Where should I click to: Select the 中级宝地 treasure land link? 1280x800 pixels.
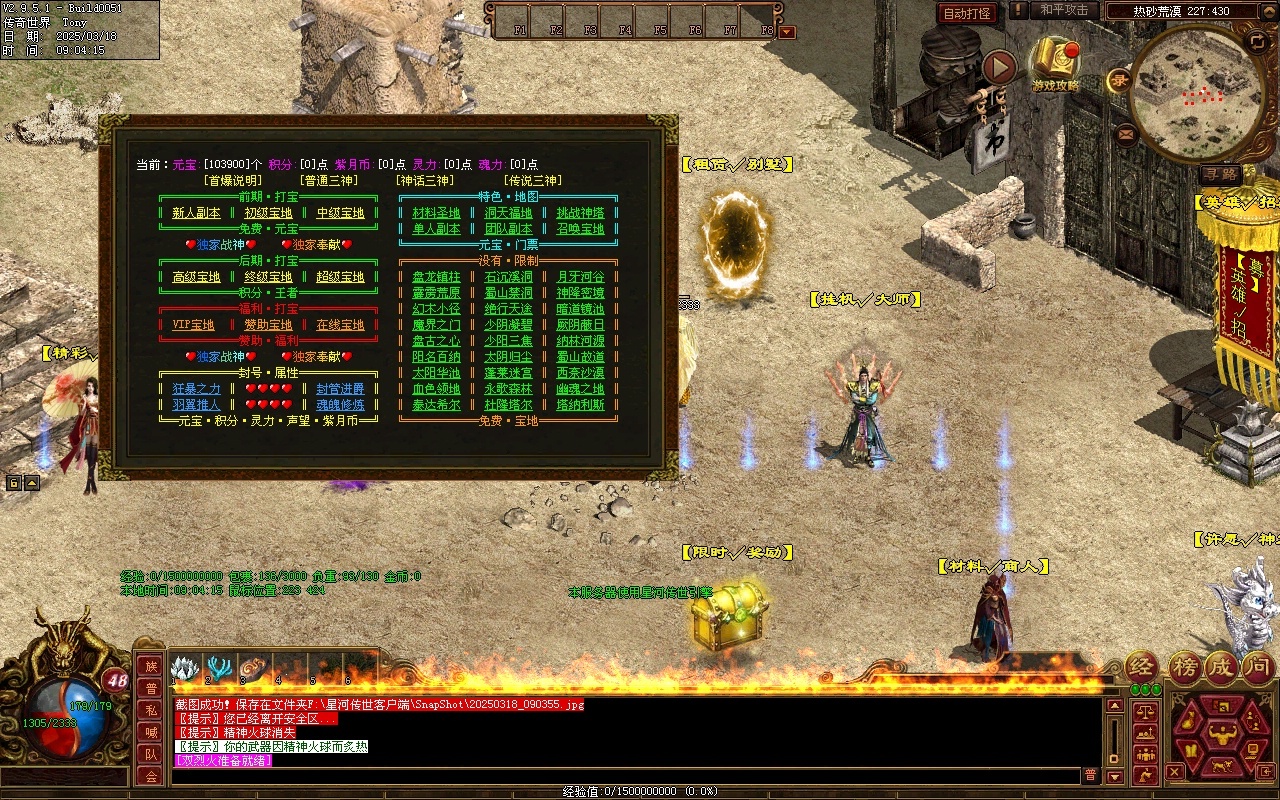340,213
